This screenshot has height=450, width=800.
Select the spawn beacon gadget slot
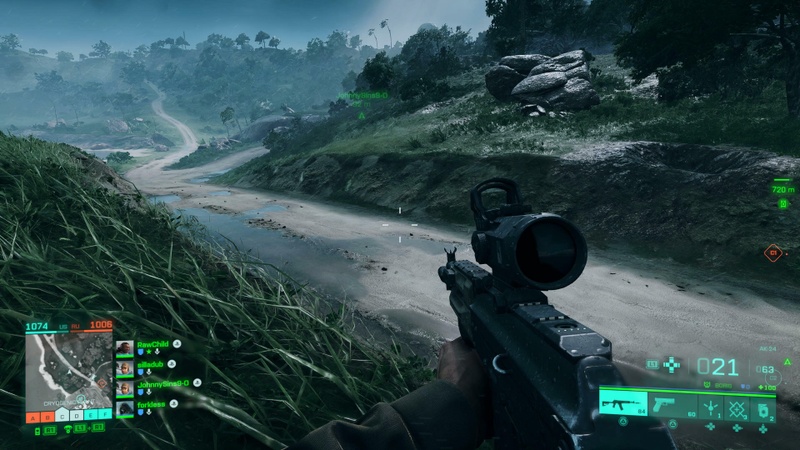pos(711,406)
